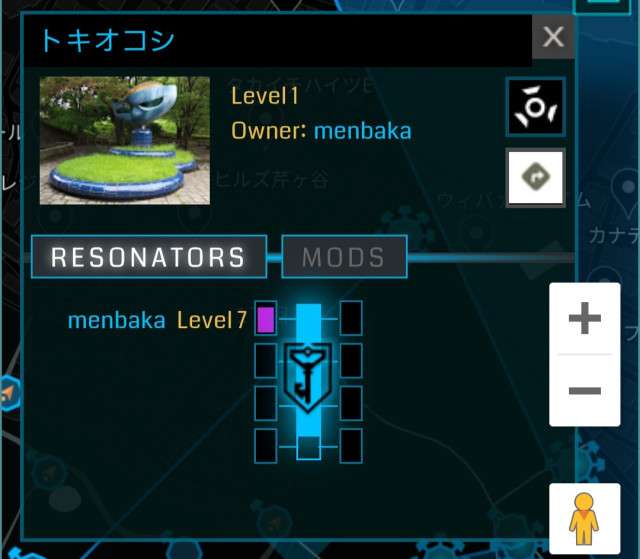This screenshot has height=559, width=640.
Task: Open navigation directions to this portal
Action: tap(536, 178)
